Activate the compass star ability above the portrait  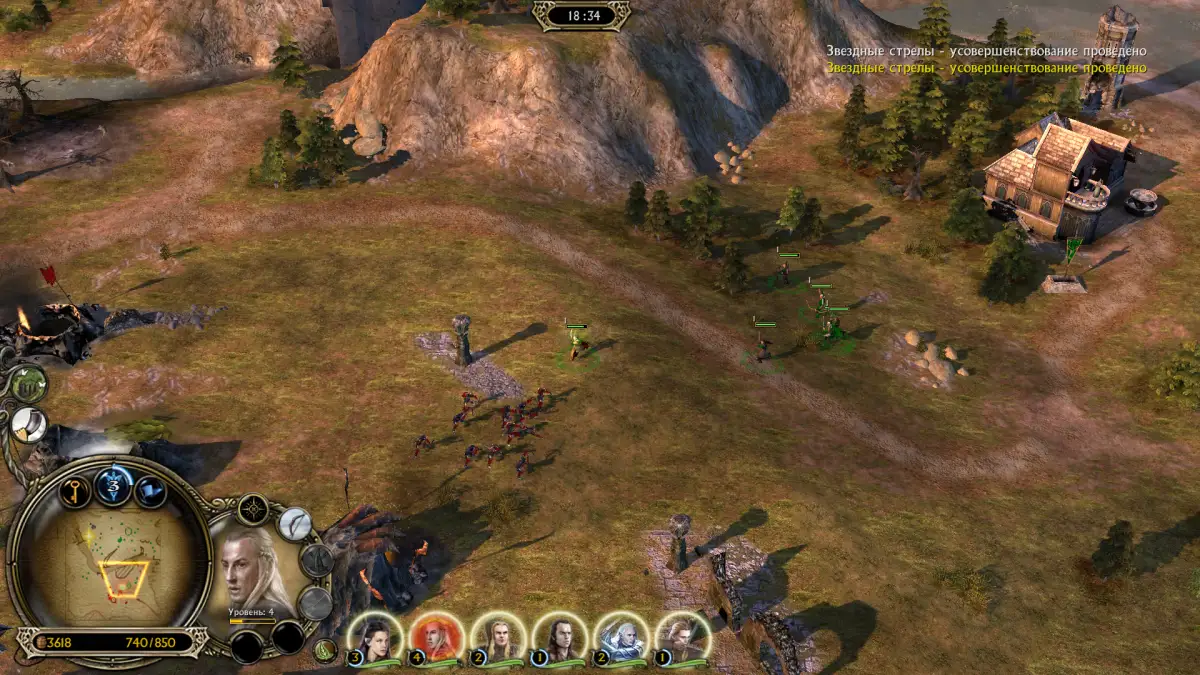(x=253, y=509)
